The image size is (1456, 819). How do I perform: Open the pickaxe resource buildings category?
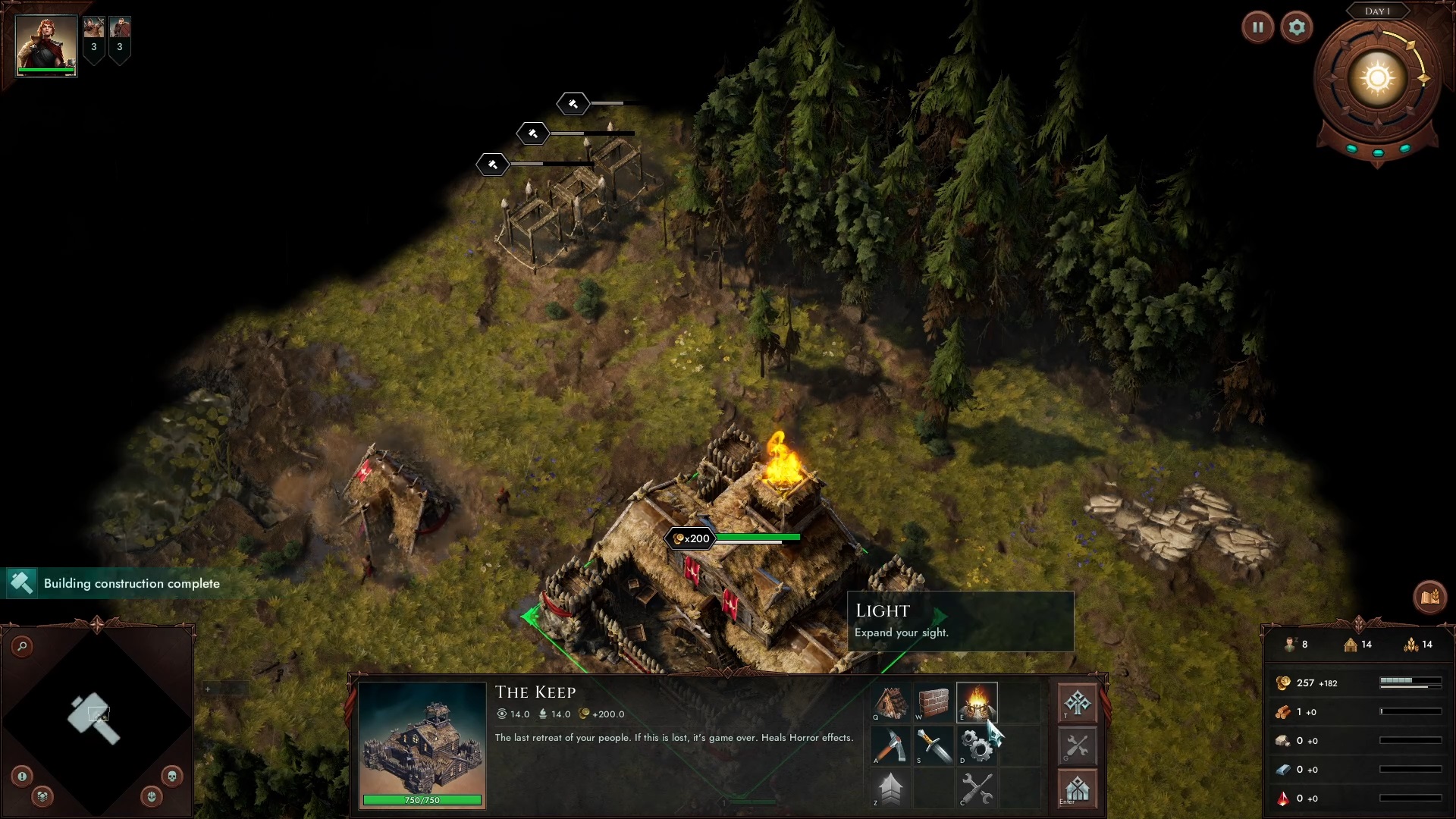pyautogui.click(x=891, y=745)
